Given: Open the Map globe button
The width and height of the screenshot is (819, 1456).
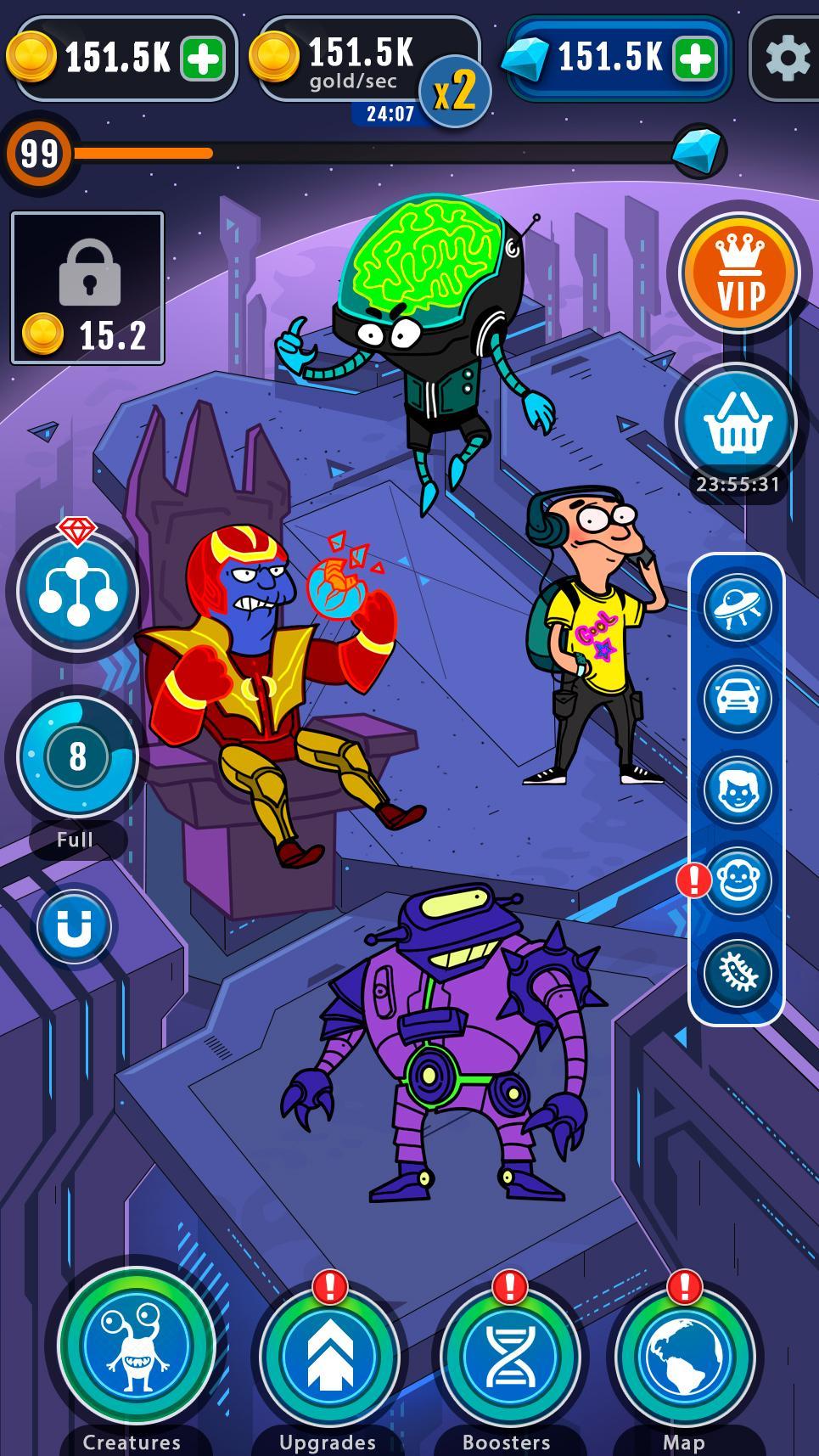Looking at the screenshot, I should click(x=684, y=1356).
